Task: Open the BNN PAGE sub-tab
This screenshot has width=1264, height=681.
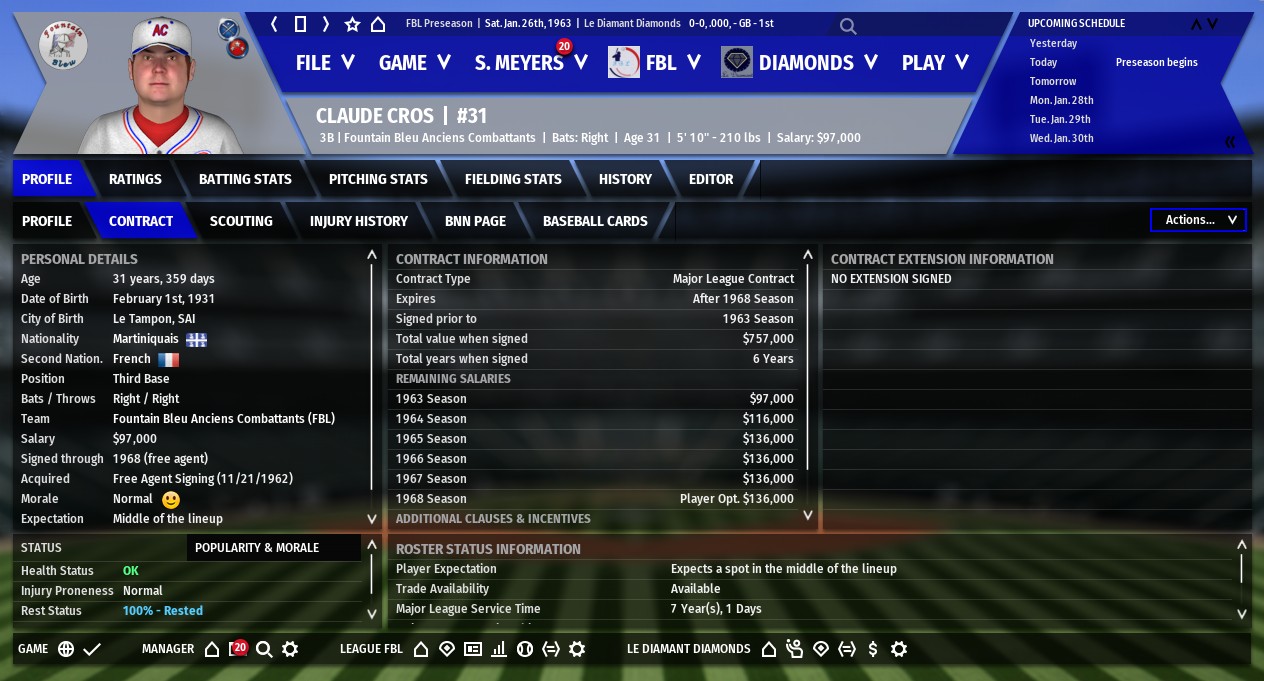Action: (x=475, y=221)
